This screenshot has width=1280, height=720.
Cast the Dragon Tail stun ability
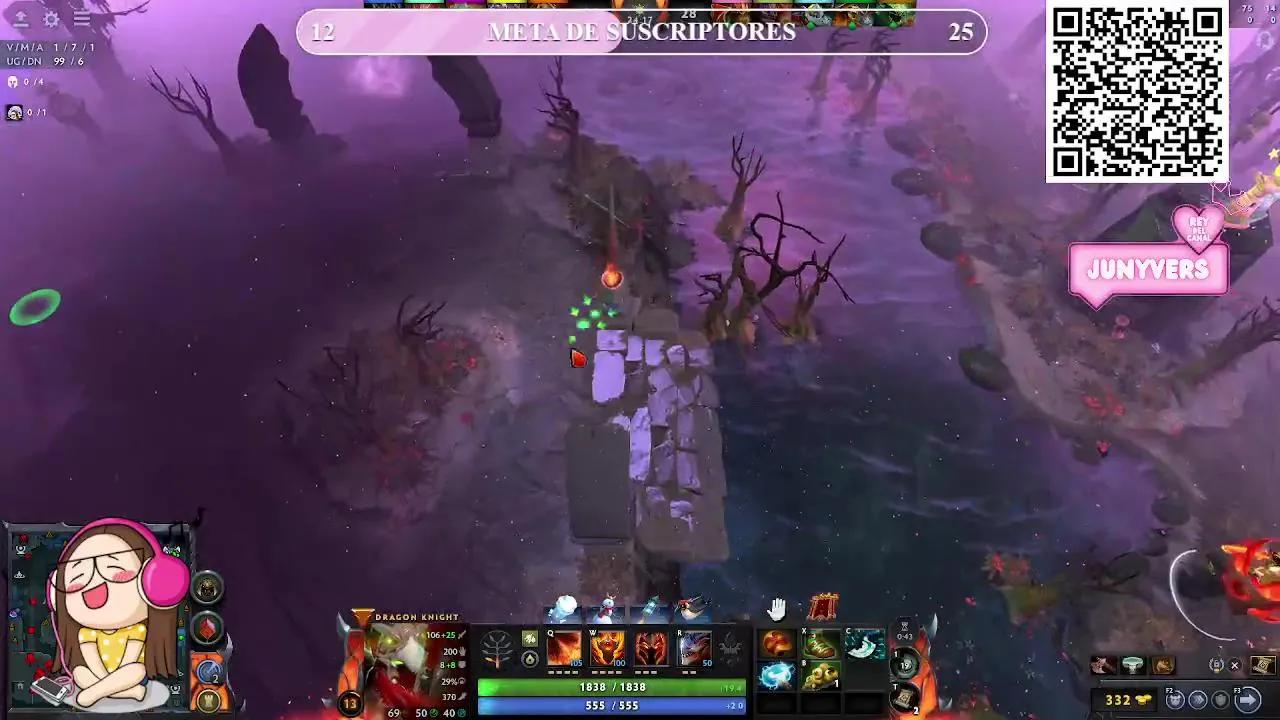[610, 648]
